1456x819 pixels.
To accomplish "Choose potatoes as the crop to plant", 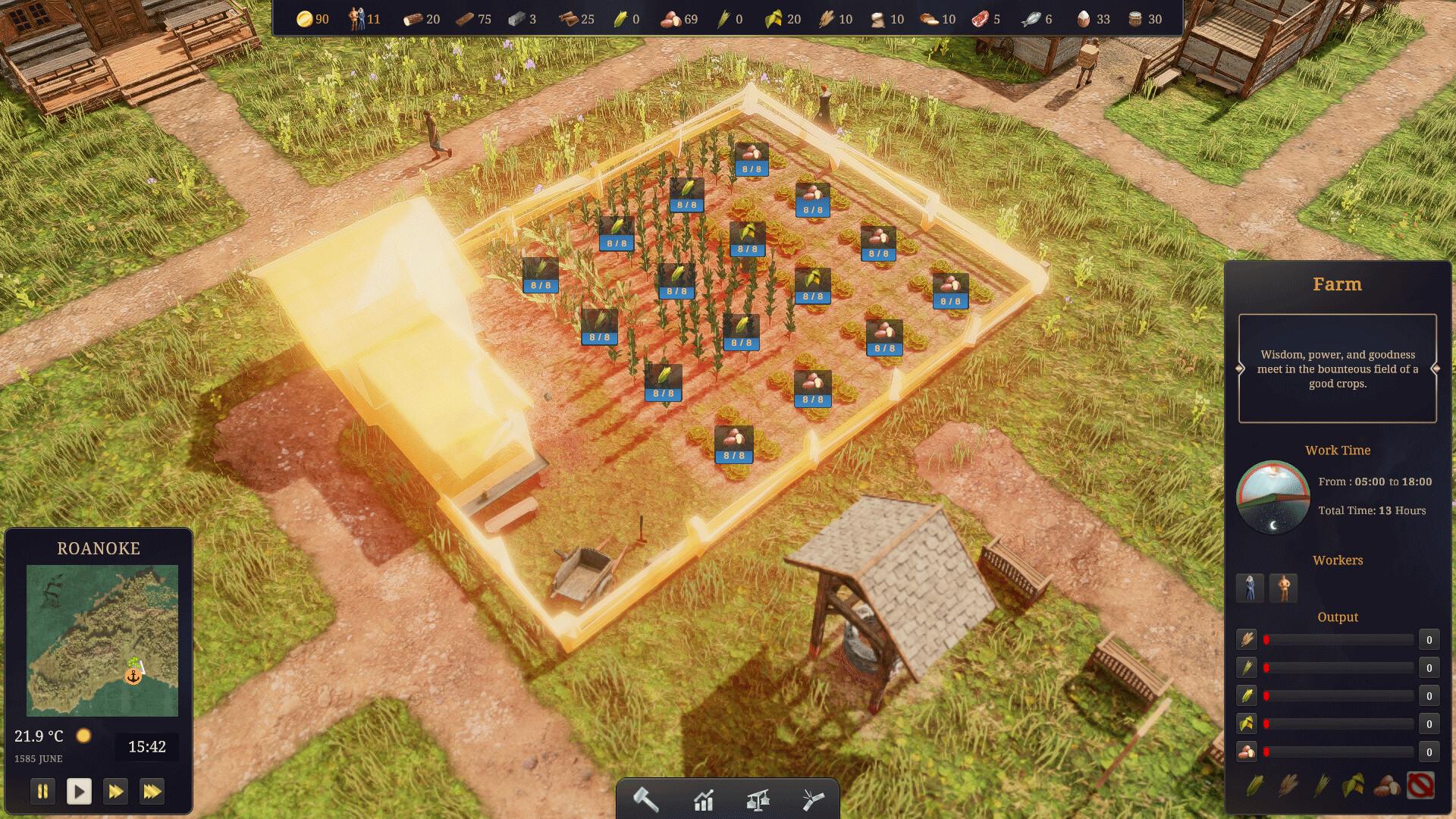I will (x=1387, y=786).
